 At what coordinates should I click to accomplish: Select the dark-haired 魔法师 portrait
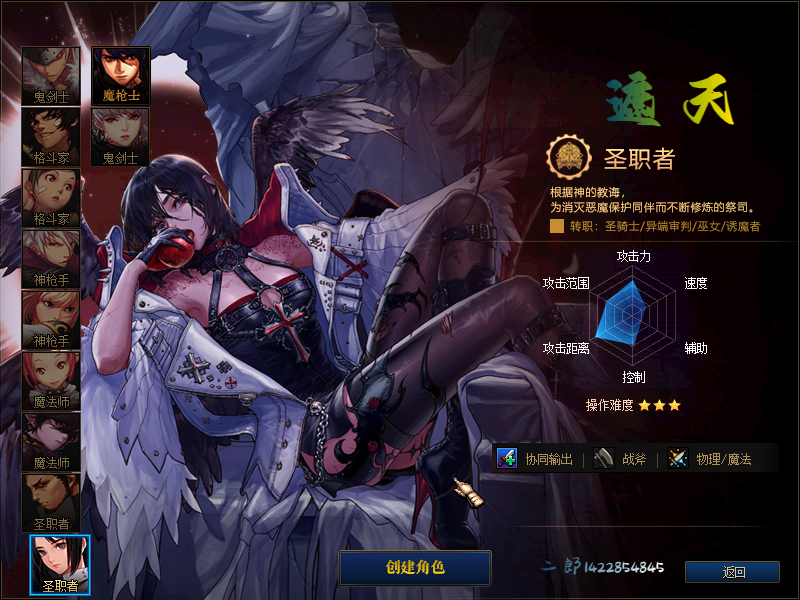point(51,441)
